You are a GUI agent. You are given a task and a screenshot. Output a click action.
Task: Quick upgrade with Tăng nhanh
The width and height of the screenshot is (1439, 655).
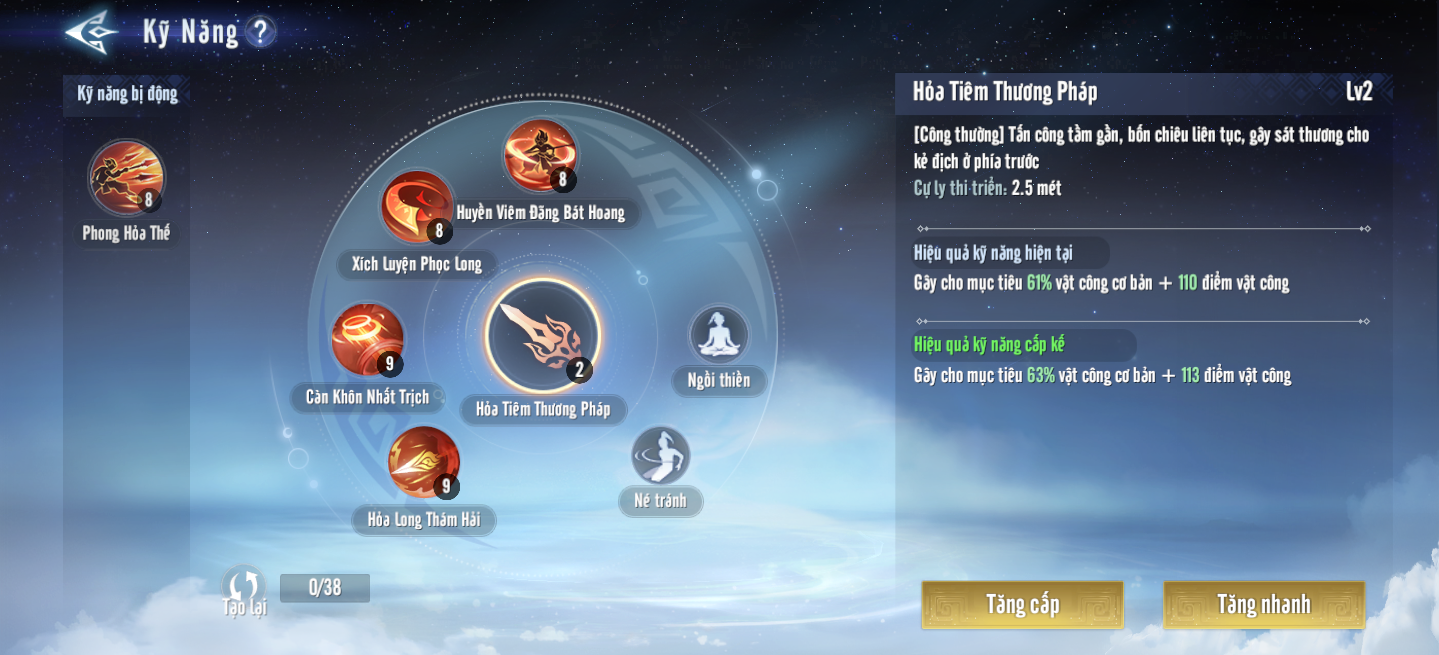pyautogui.click(x=1264, y=605)
